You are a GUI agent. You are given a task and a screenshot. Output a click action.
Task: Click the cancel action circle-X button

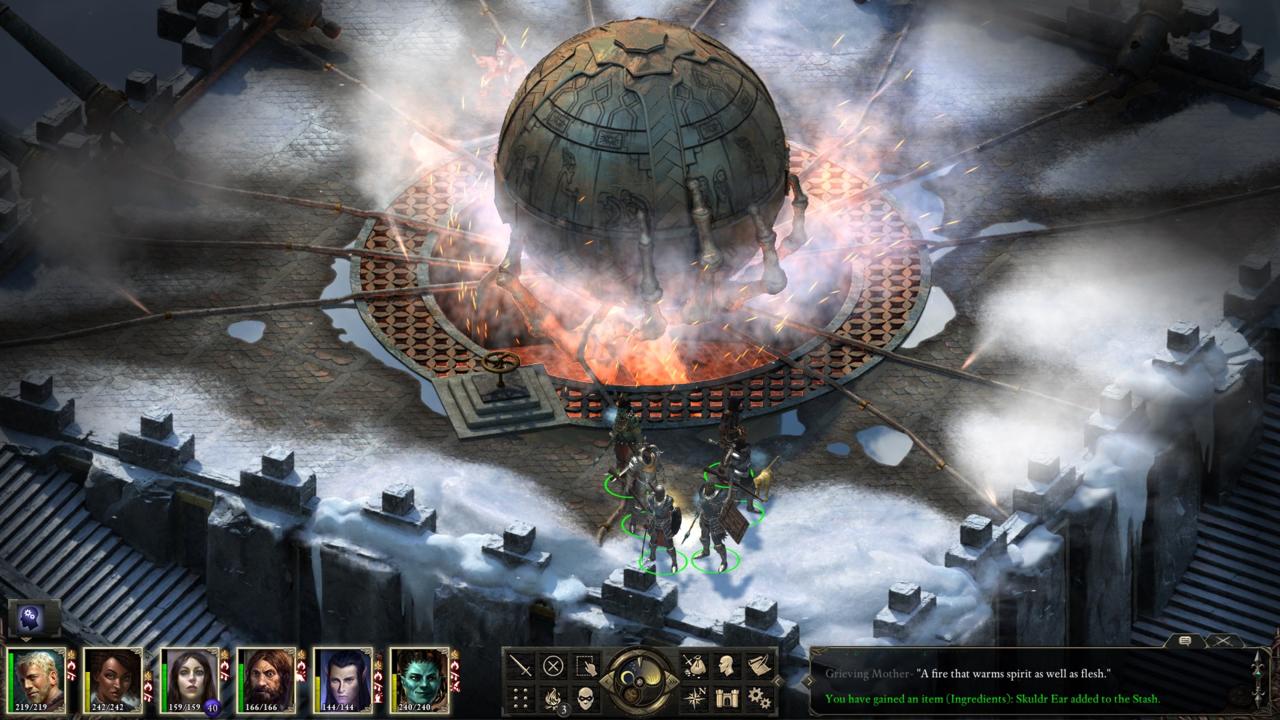point(553,666)
